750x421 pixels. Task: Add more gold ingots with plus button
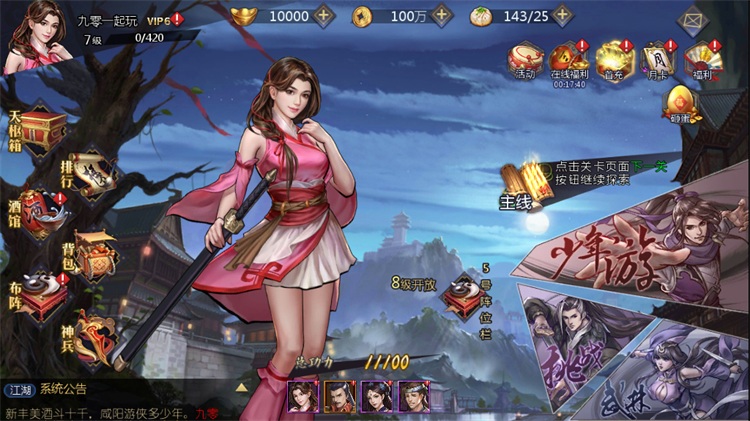pyautogui.click(x=323, y=16)
